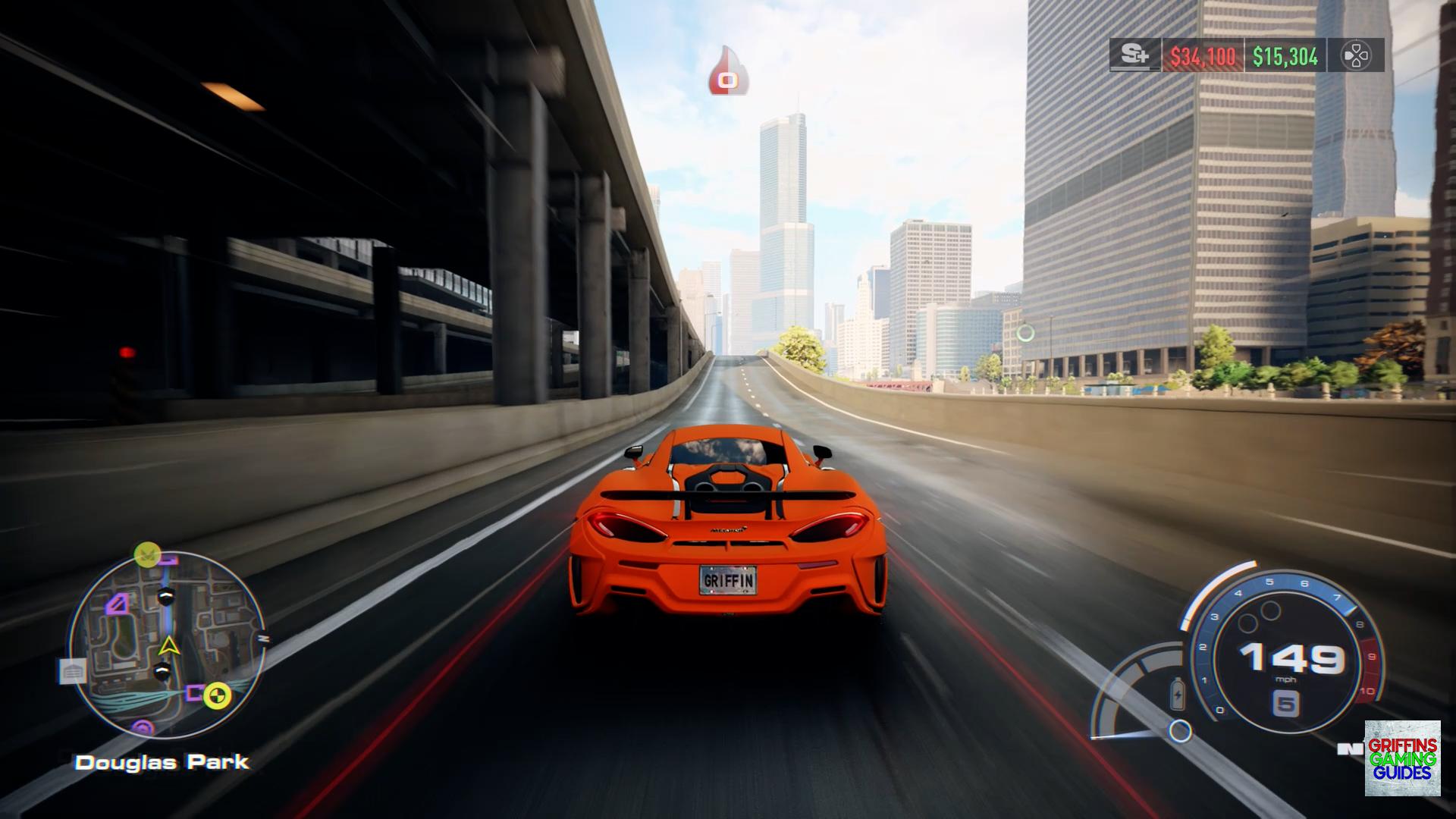Click the yellow crash-test marker on minimap
The height and width of the screenshot is (819, 1456).
click(217, 693)
